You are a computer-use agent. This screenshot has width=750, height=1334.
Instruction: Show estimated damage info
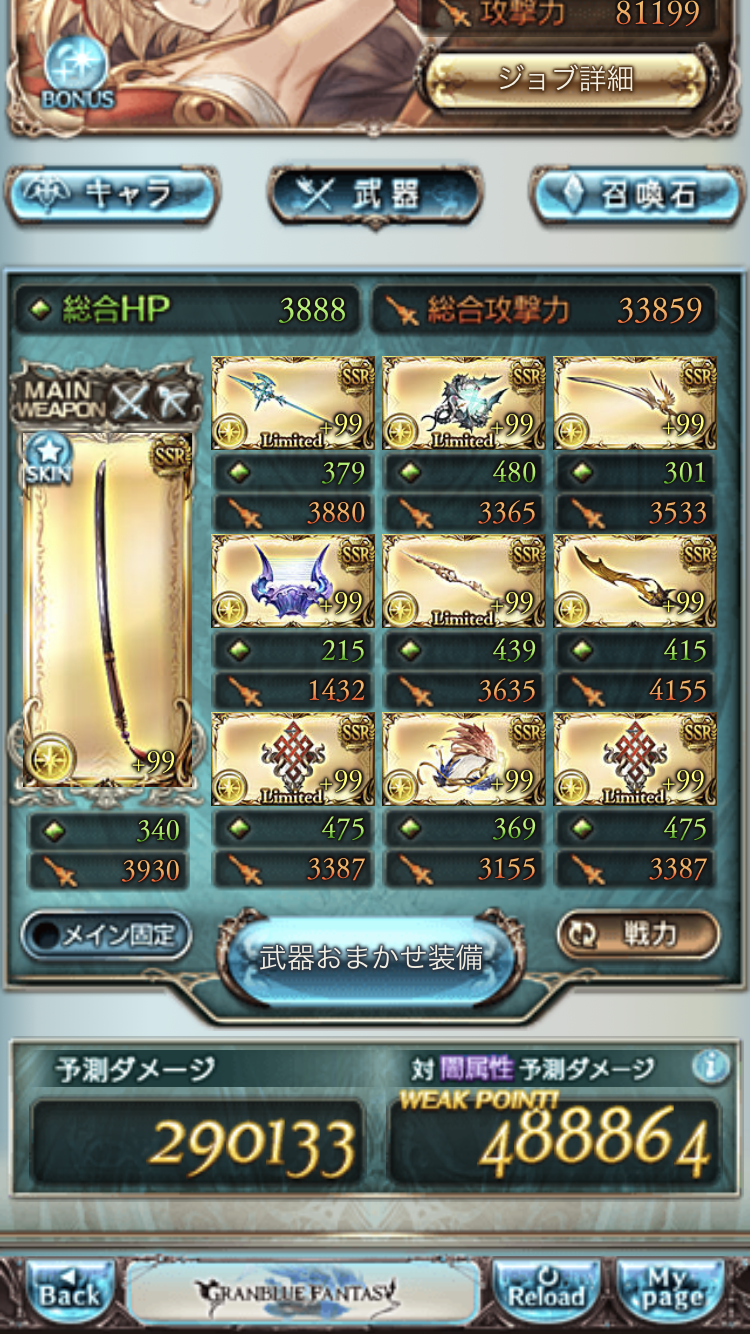(710, 1067)
